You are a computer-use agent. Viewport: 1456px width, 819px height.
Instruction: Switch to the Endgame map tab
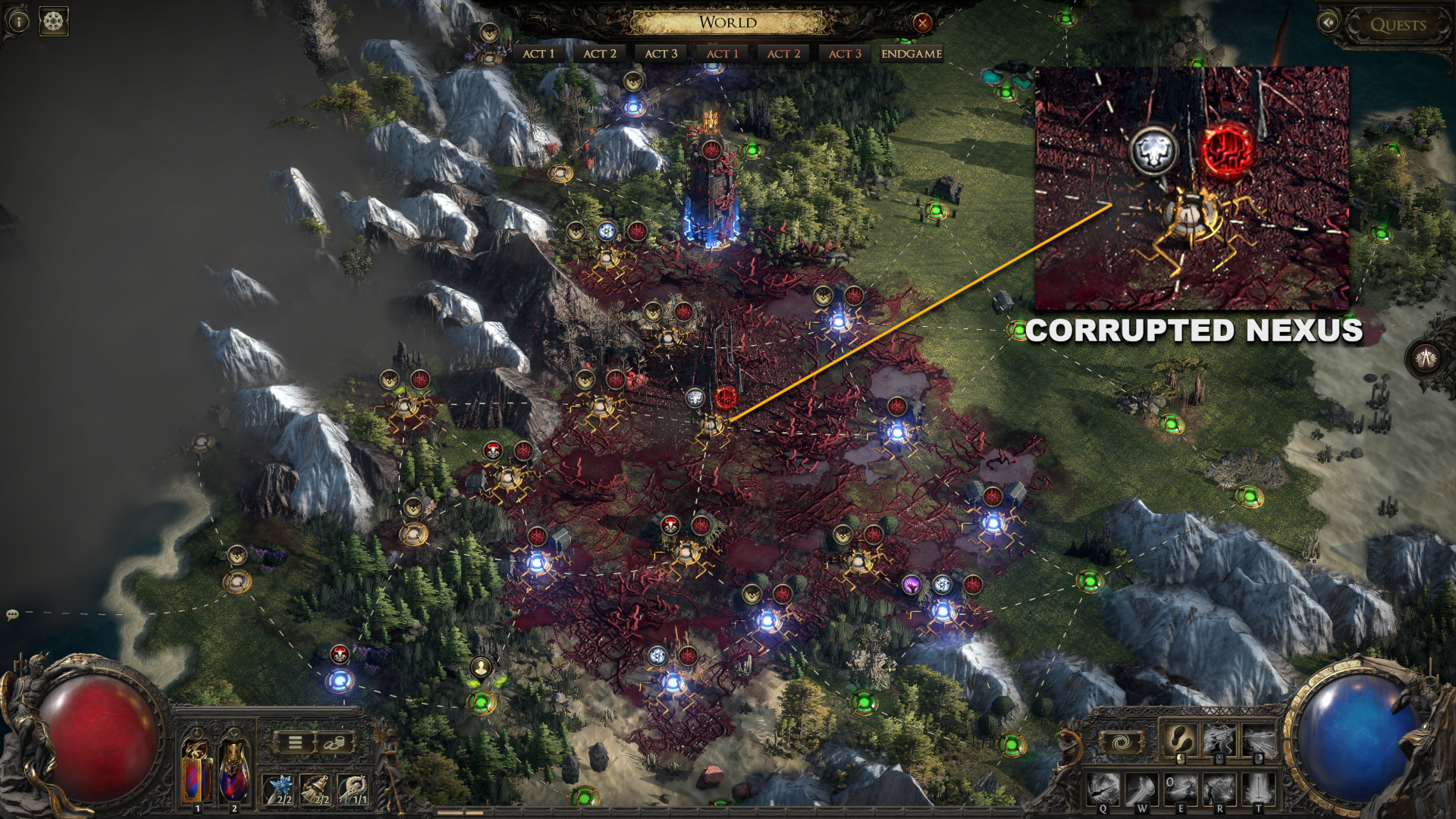[x=912, y=54]
